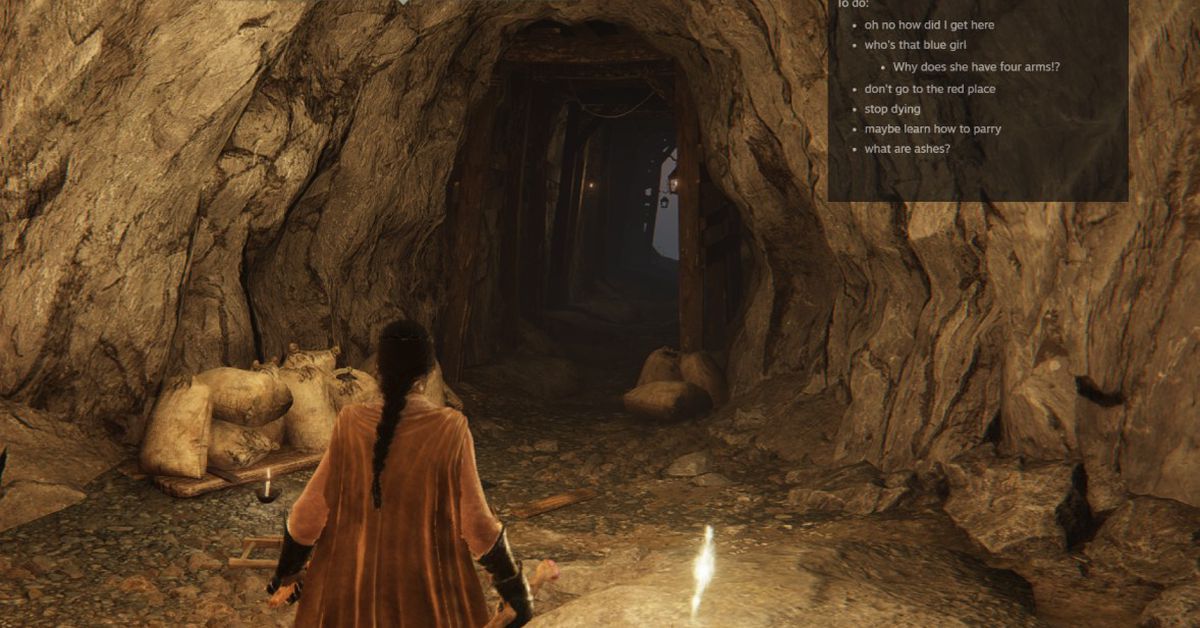Select the "what are ashes?" note entry
The width and height of the screenshot is (1200, 628).
click(907, 149)
